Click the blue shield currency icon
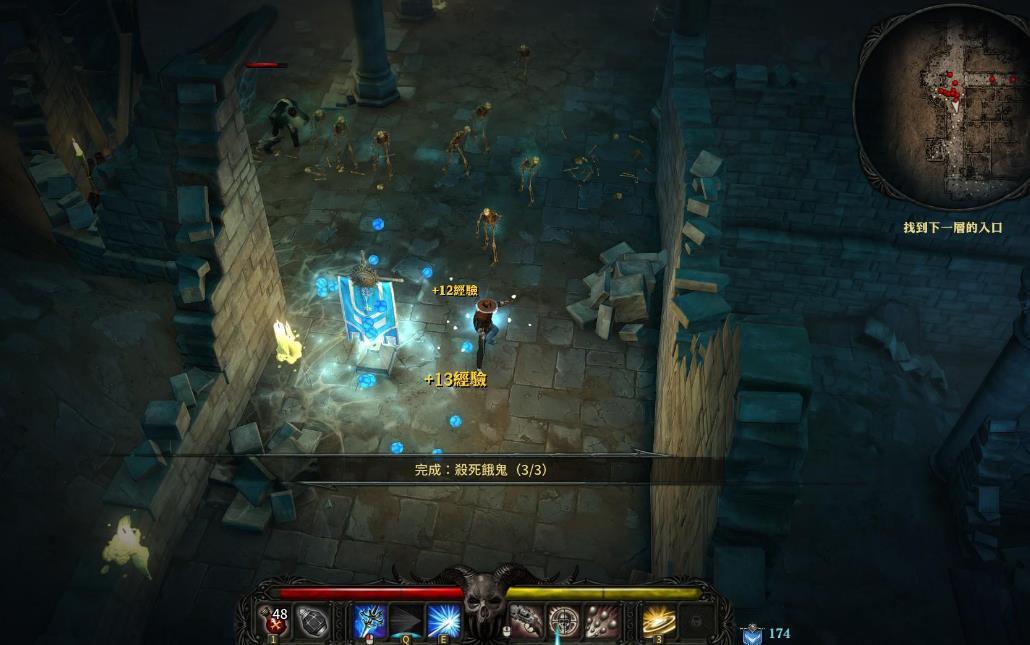Viewport: 1030px width, 645px height. (x=752, y=633)
